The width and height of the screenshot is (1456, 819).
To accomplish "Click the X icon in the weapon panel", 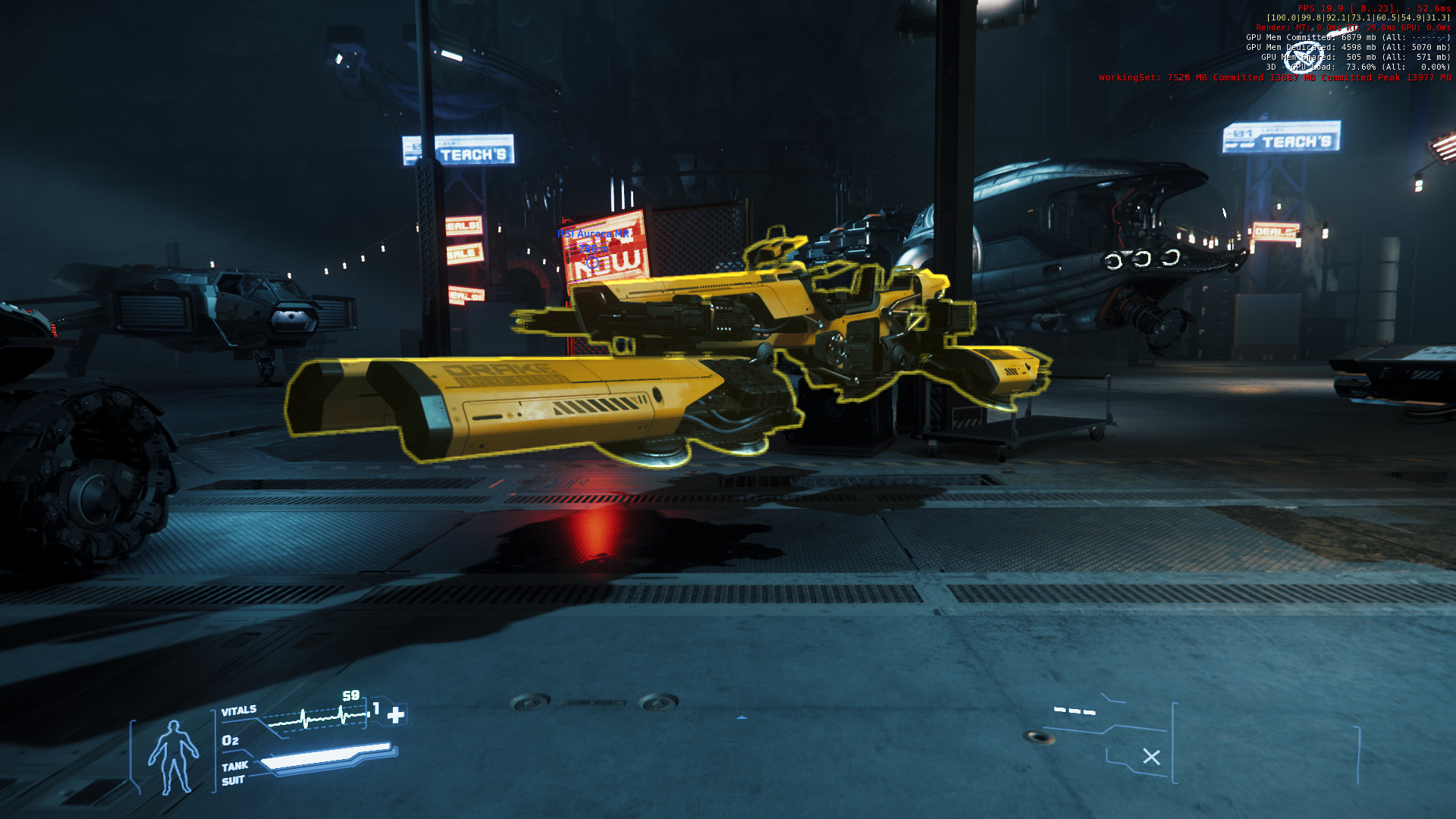I will 1151,757.
